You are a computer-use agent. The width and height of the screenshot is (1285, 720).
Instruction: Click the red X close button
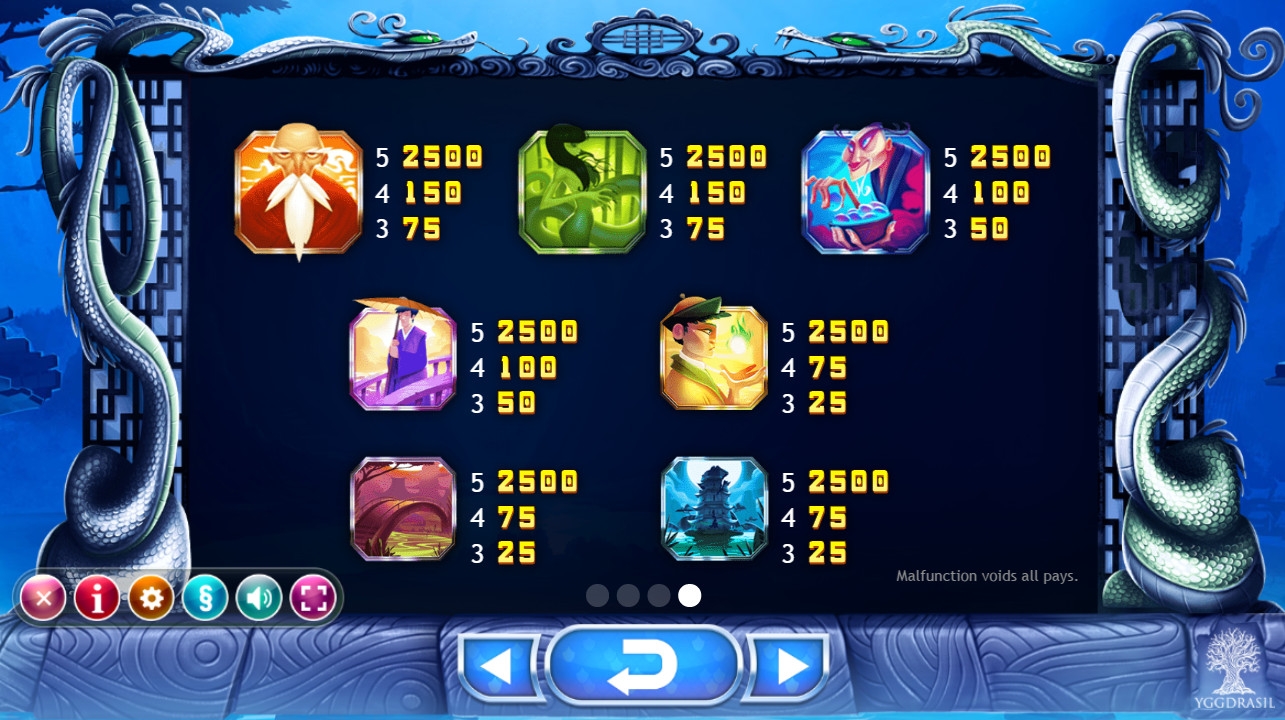[43, 599]
